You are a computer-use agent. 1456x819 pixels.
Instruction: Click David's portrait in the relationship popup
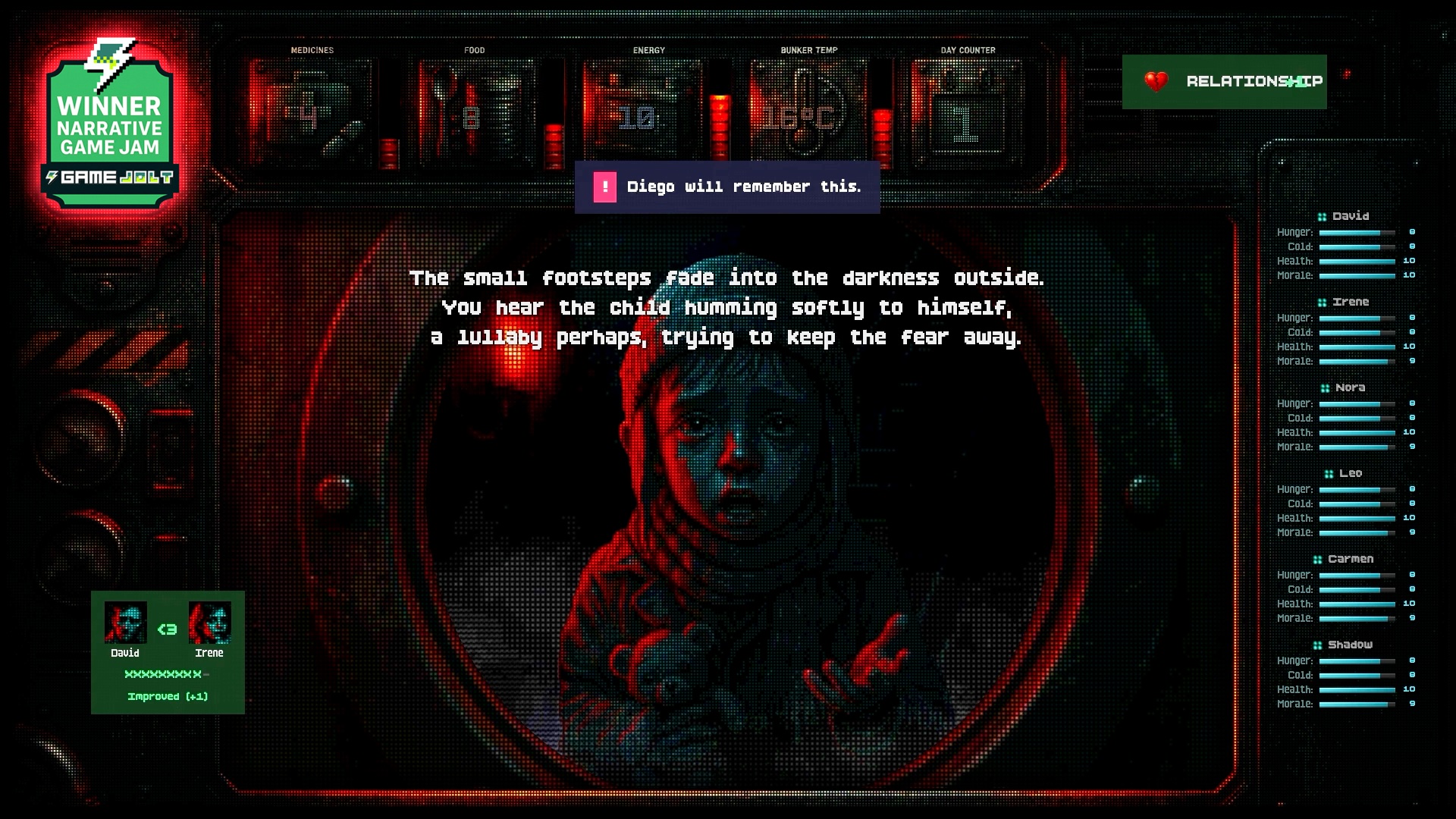pyautogui.click(x=125, y=623)
